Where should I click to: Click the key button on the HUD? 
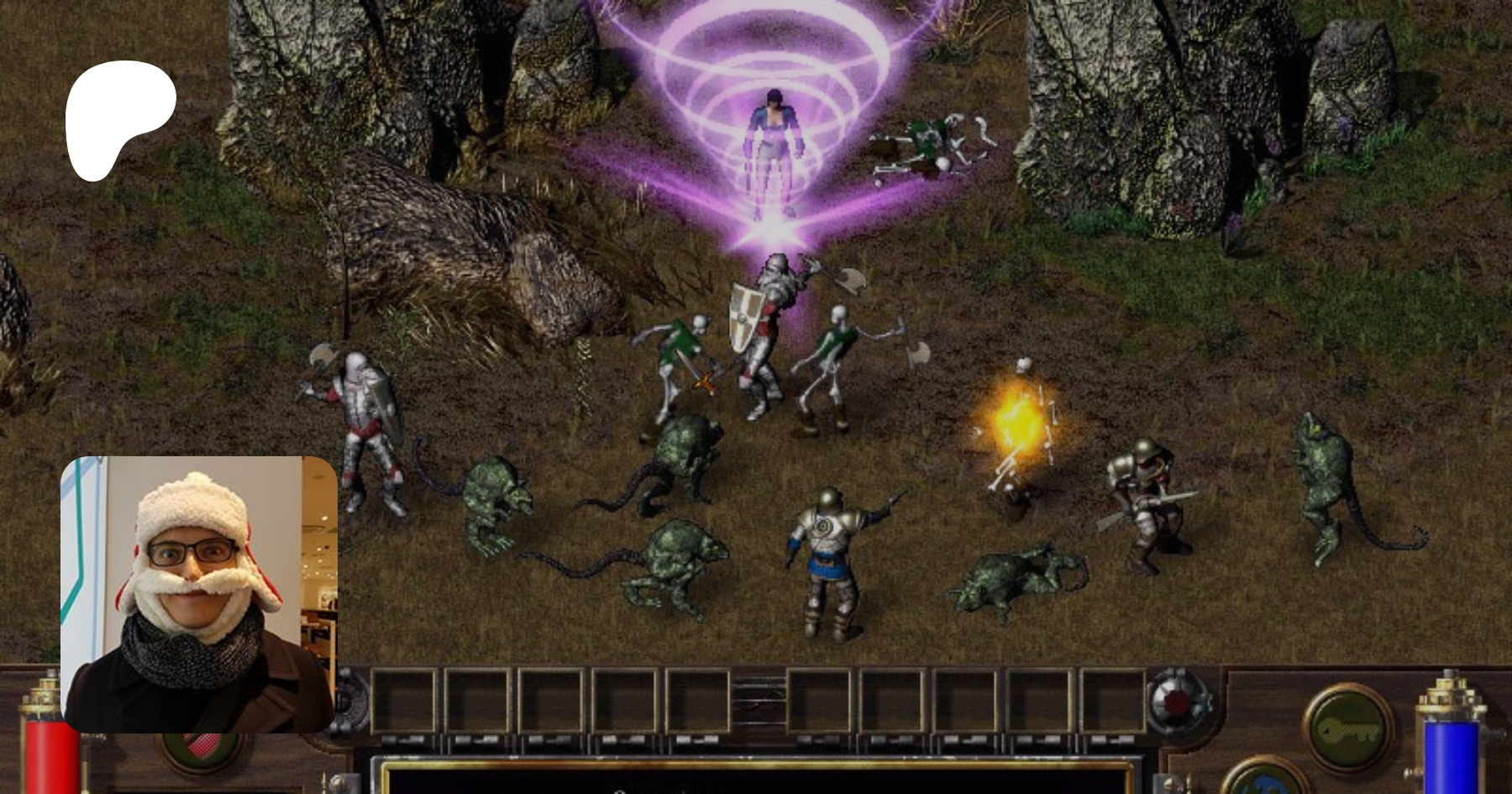pos(1347,728)
